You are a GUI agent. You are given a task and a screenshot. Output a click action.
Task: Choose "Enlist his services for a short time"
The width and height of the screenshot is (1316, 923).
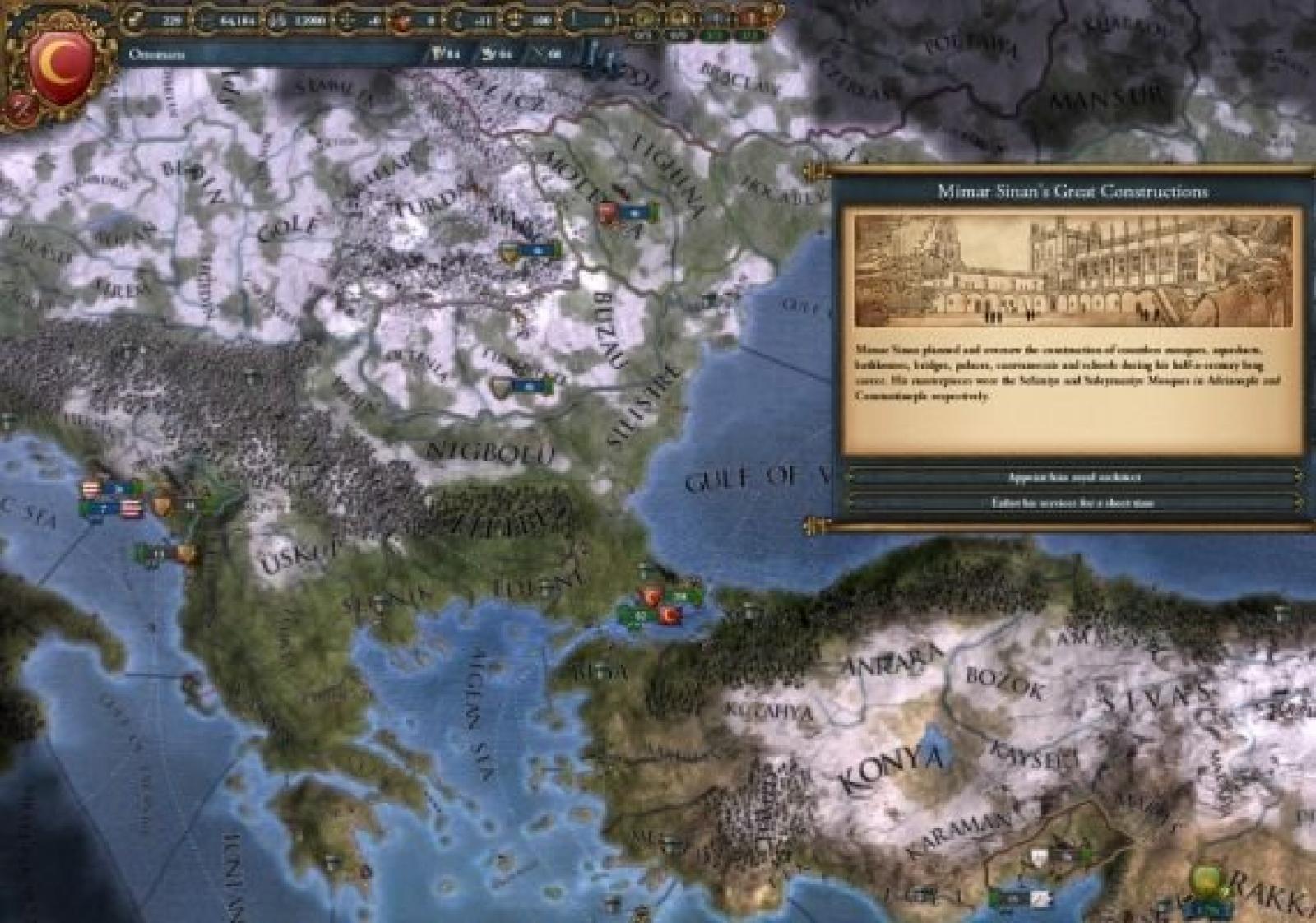pyautogui.click(x=1073, y=503)
